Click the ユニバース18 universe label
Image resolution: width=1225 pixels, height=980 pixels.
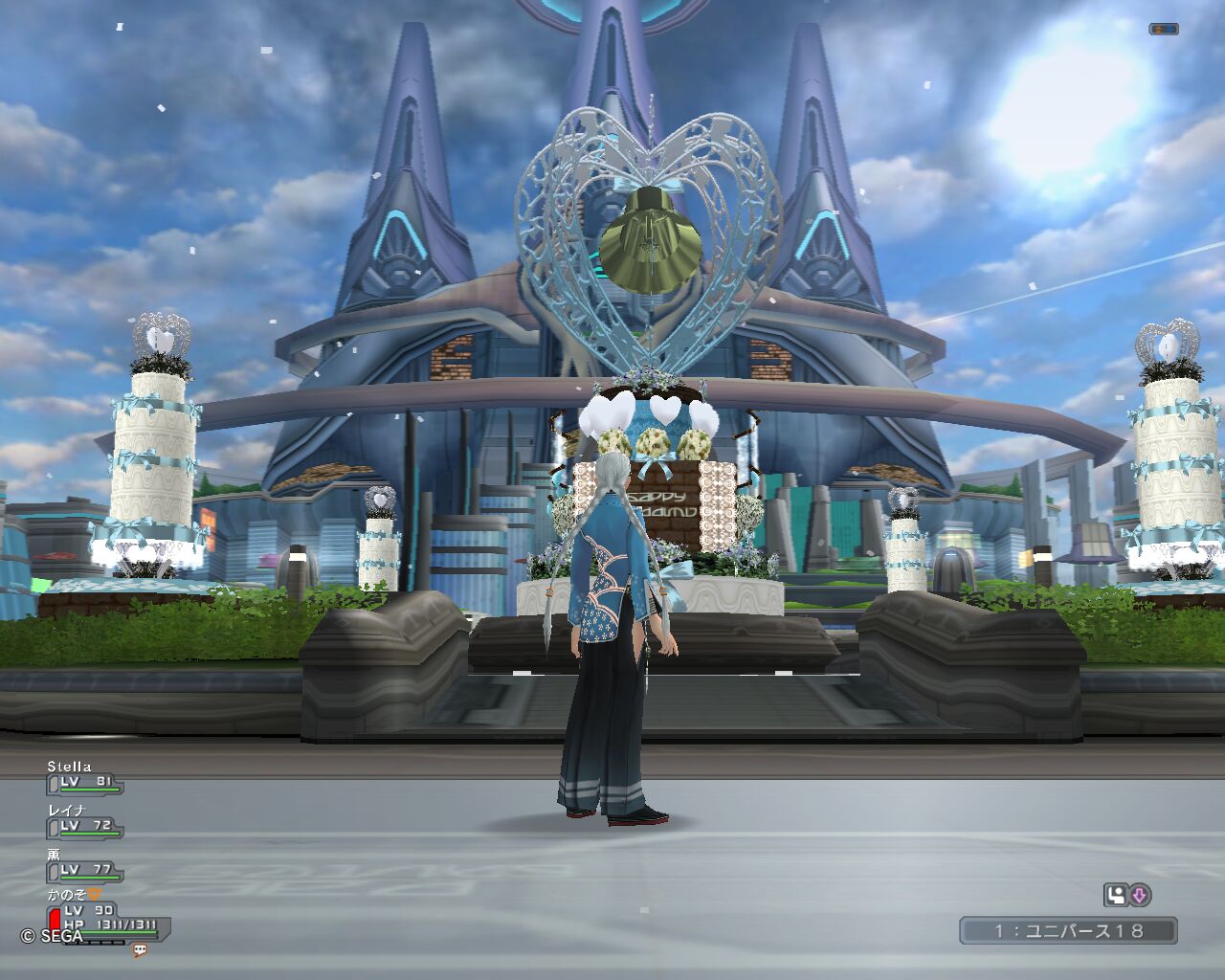1068,930
